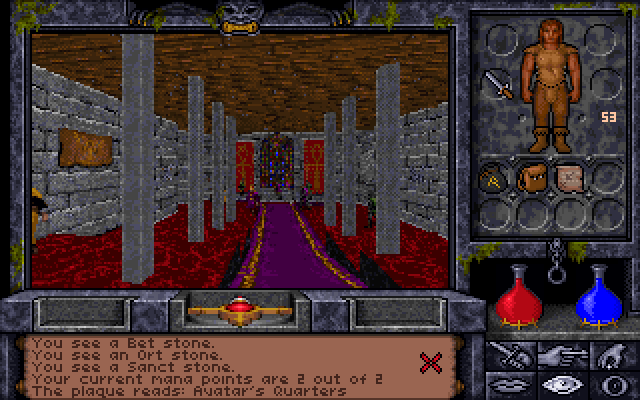
Task: Switch to the Talk lips command
Action: 508,384
